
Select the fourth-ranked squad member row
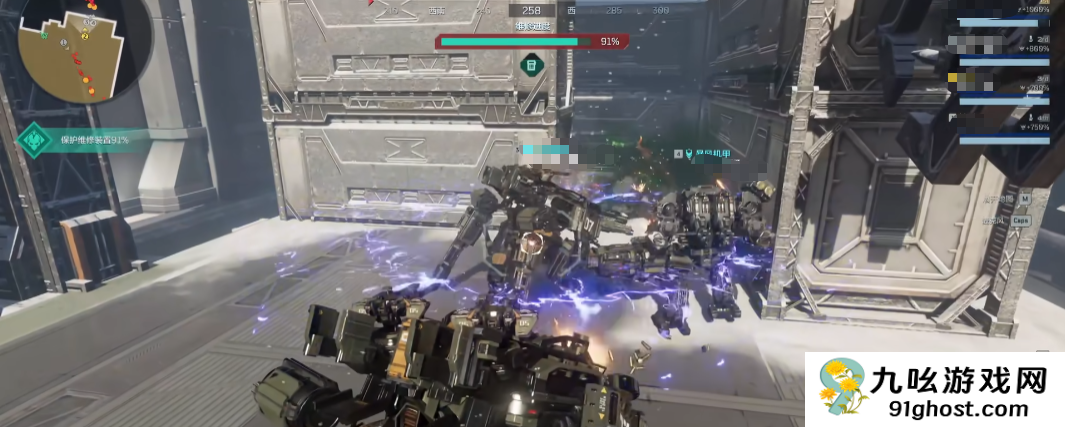click(x=1000, y=128)
